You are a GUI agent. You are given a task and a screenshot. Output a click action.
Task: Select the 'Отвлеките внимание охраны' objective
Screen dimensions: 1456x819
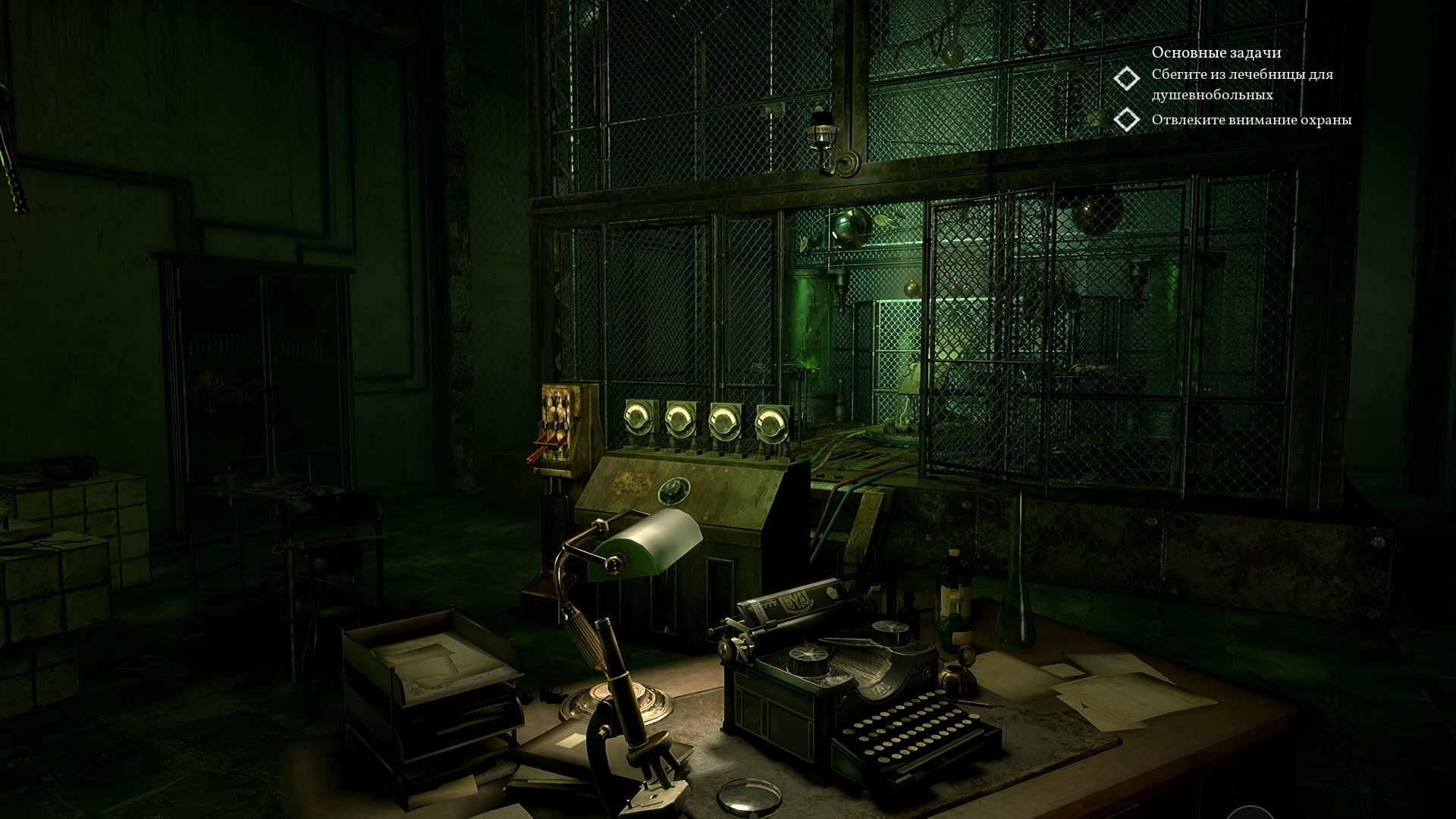click(x=1250, y=120)
